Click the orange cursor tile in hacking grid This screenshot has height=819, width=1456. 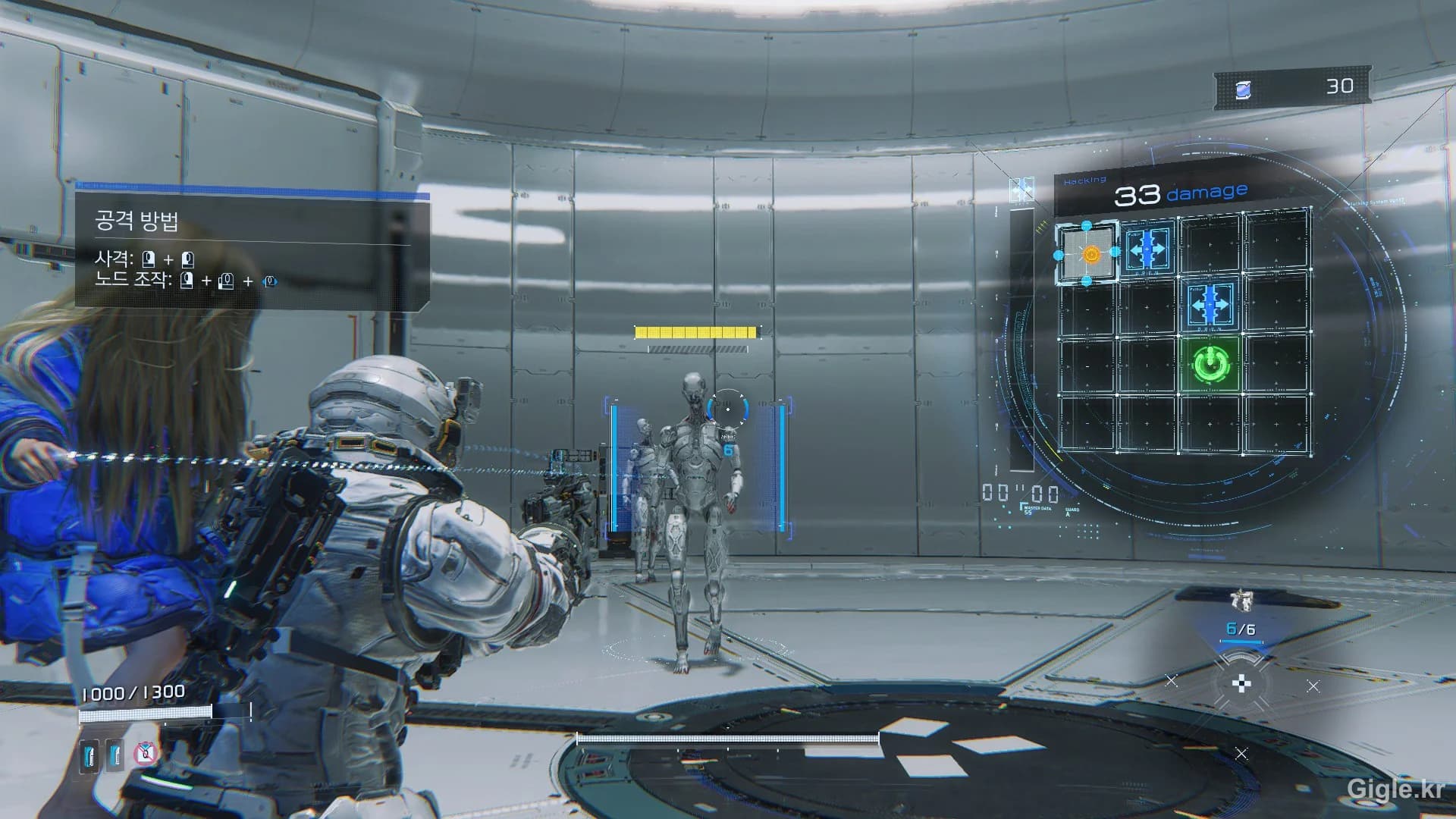coord(1089,254)
